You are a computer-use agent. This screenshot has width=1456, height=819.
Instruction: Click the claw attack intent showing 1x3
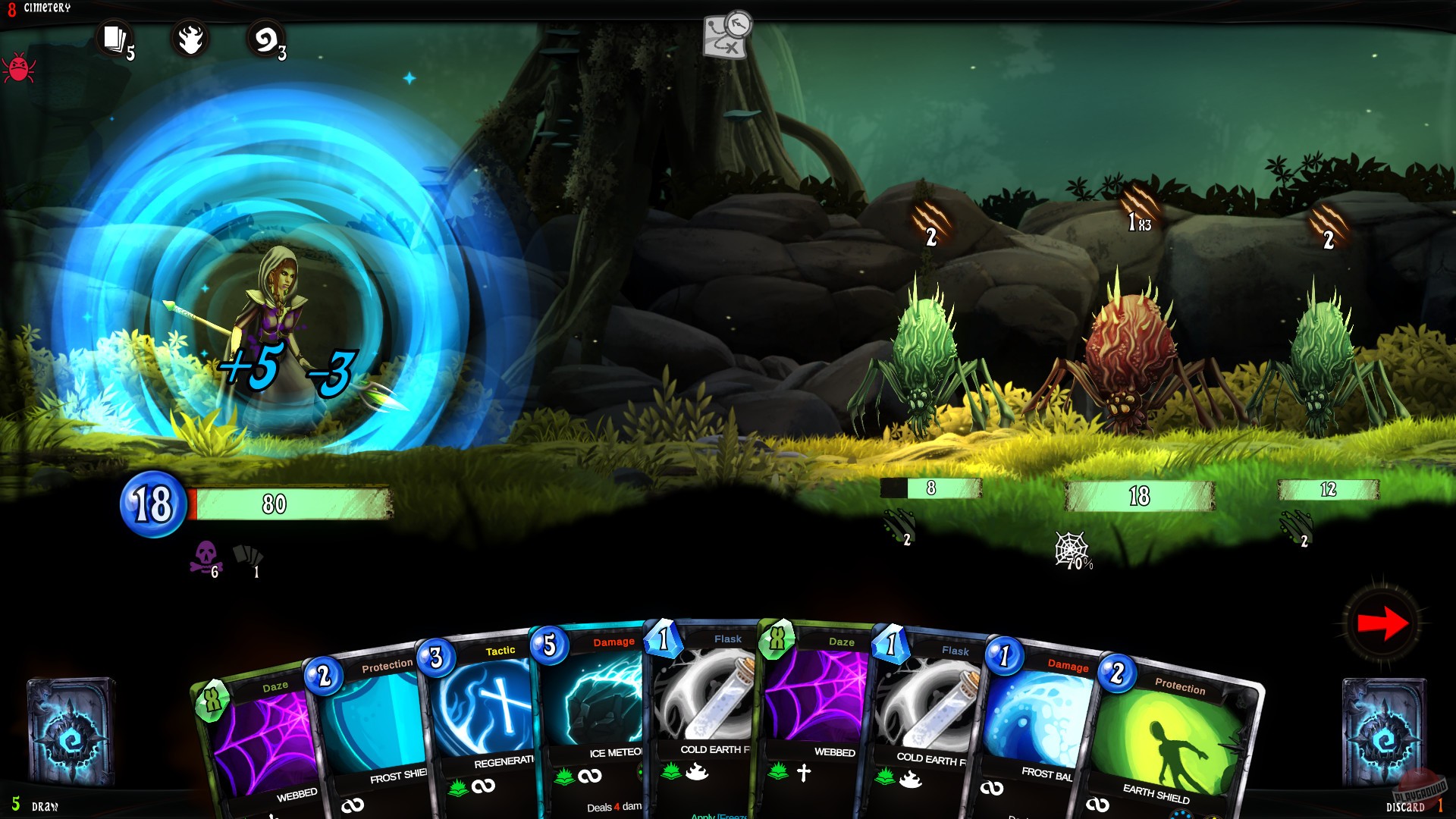point(1137,220)
